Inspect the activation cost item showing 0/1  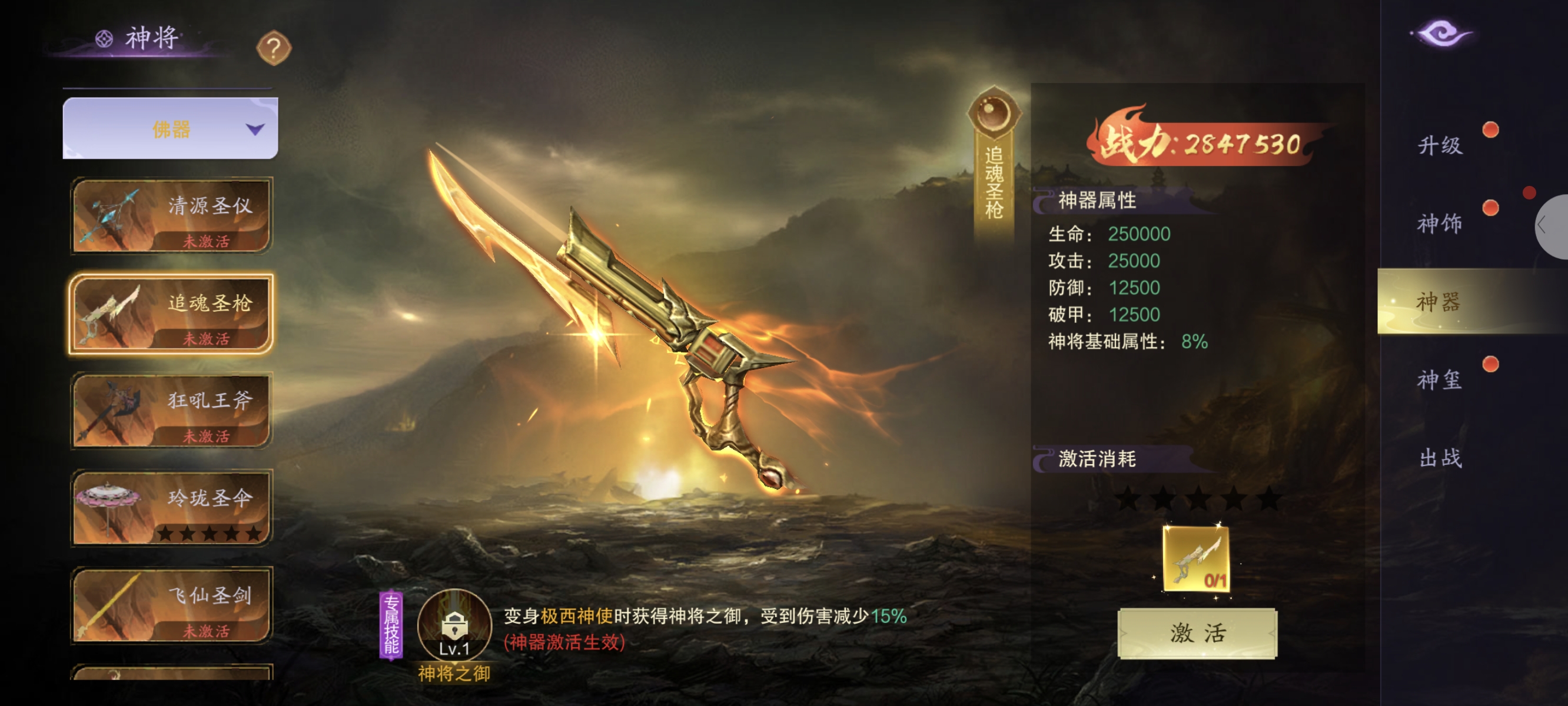[1196, 559]
